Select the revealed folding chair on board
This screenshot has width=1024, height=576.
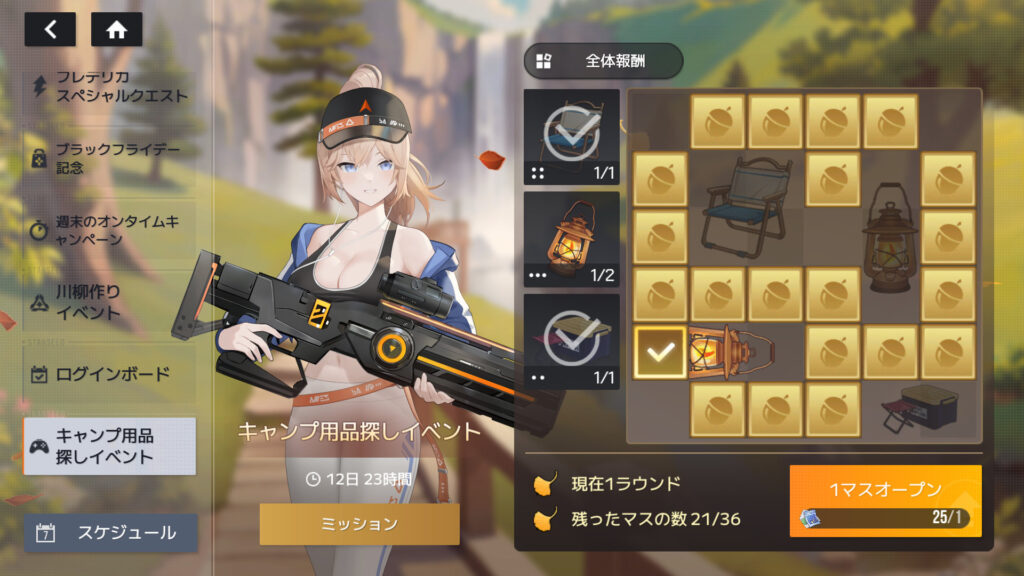[x=745, y=208]
